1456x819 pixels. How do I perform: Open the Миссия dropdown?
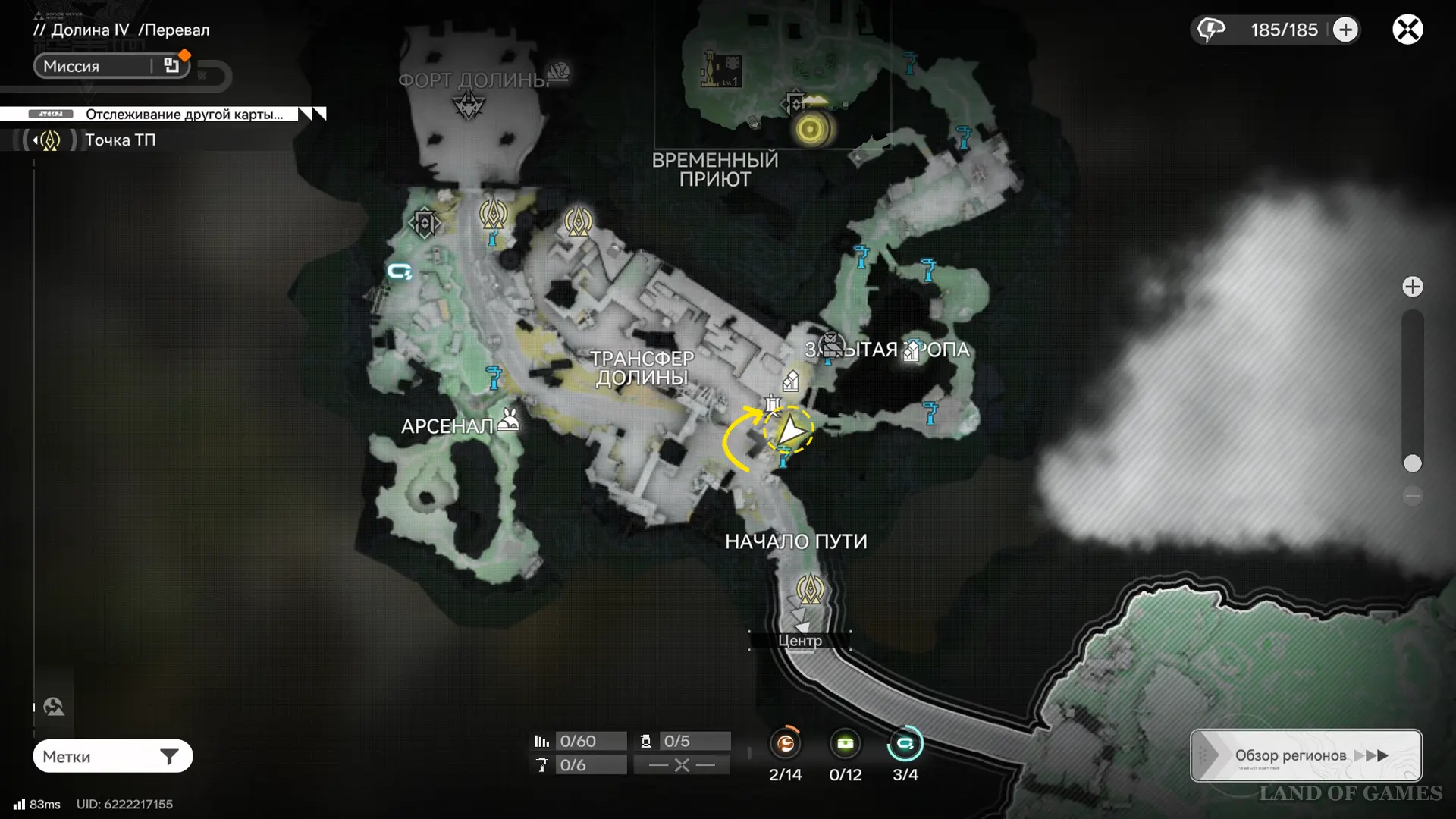pyautogui.click(x=111, y=66)
